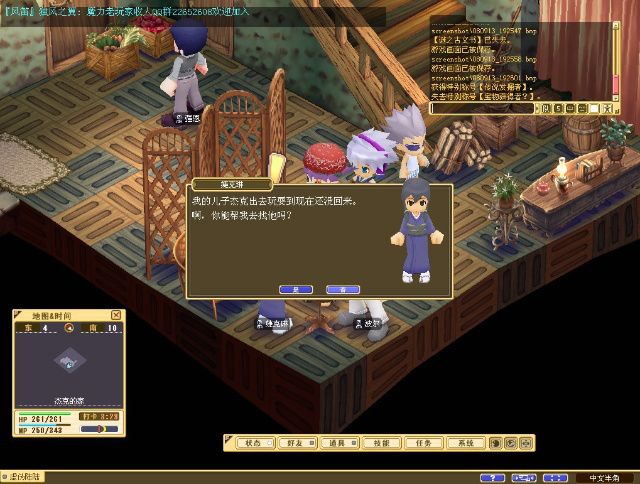Open the 任务 (Quests) menu

click(x=424, y=443)
